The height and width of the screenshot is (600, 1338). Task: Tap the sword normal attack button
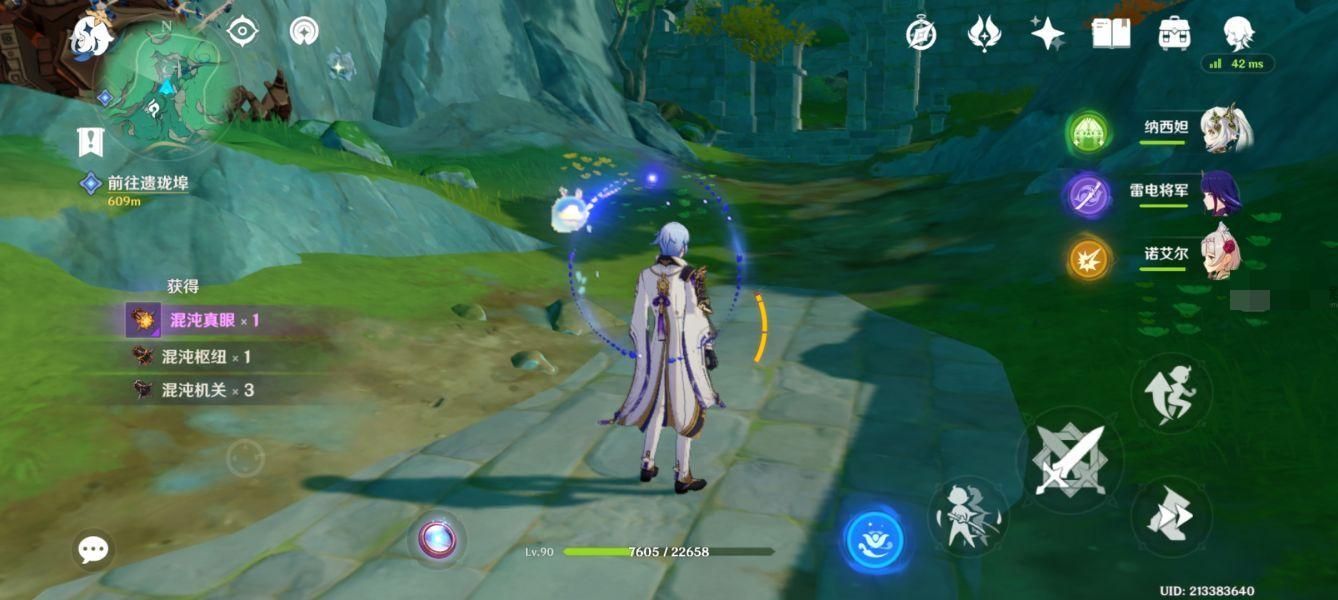click(x=1069, y=461)
